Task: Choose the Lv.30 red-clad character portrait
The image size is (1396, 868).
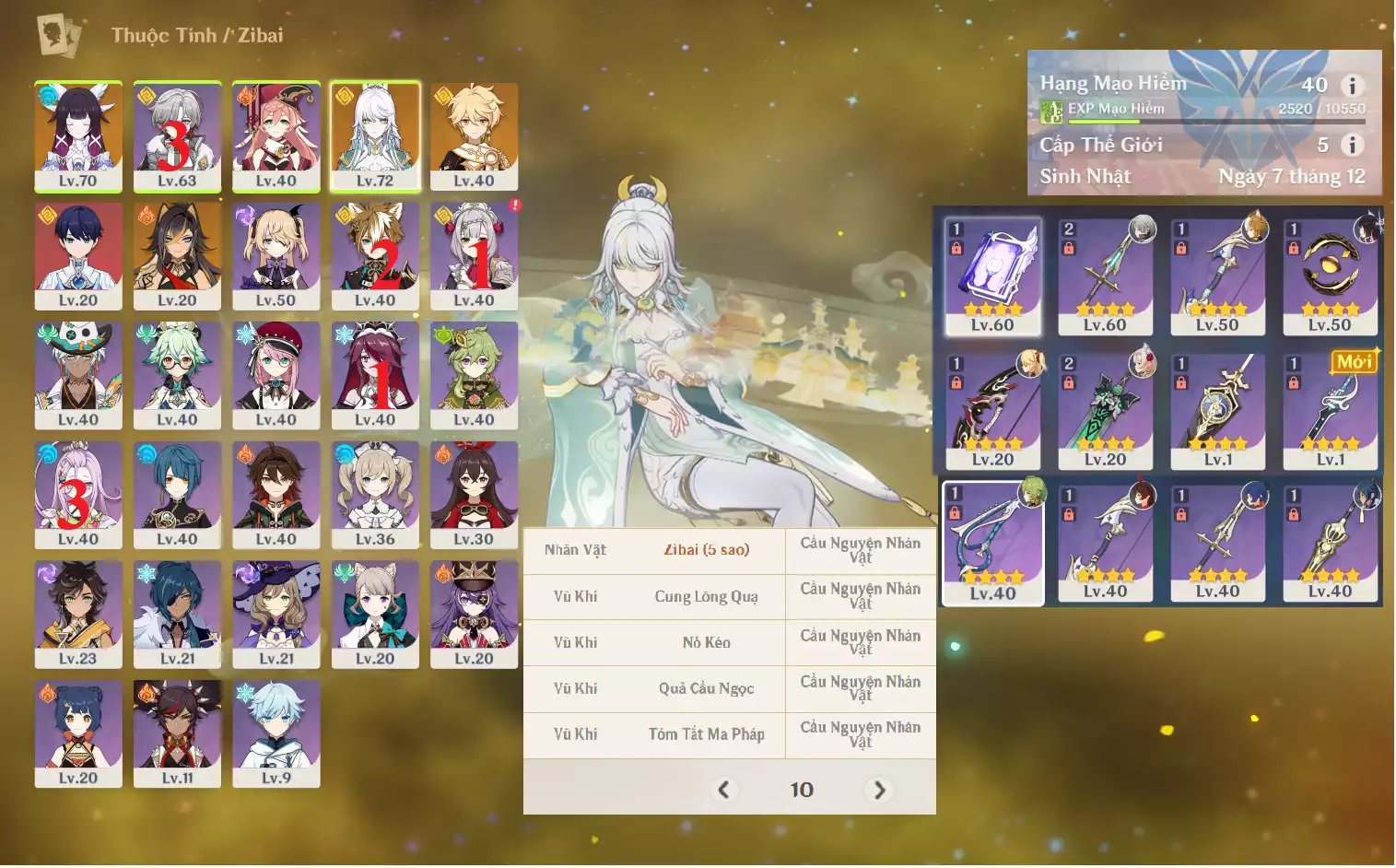Action: click(x=474, y=494)
